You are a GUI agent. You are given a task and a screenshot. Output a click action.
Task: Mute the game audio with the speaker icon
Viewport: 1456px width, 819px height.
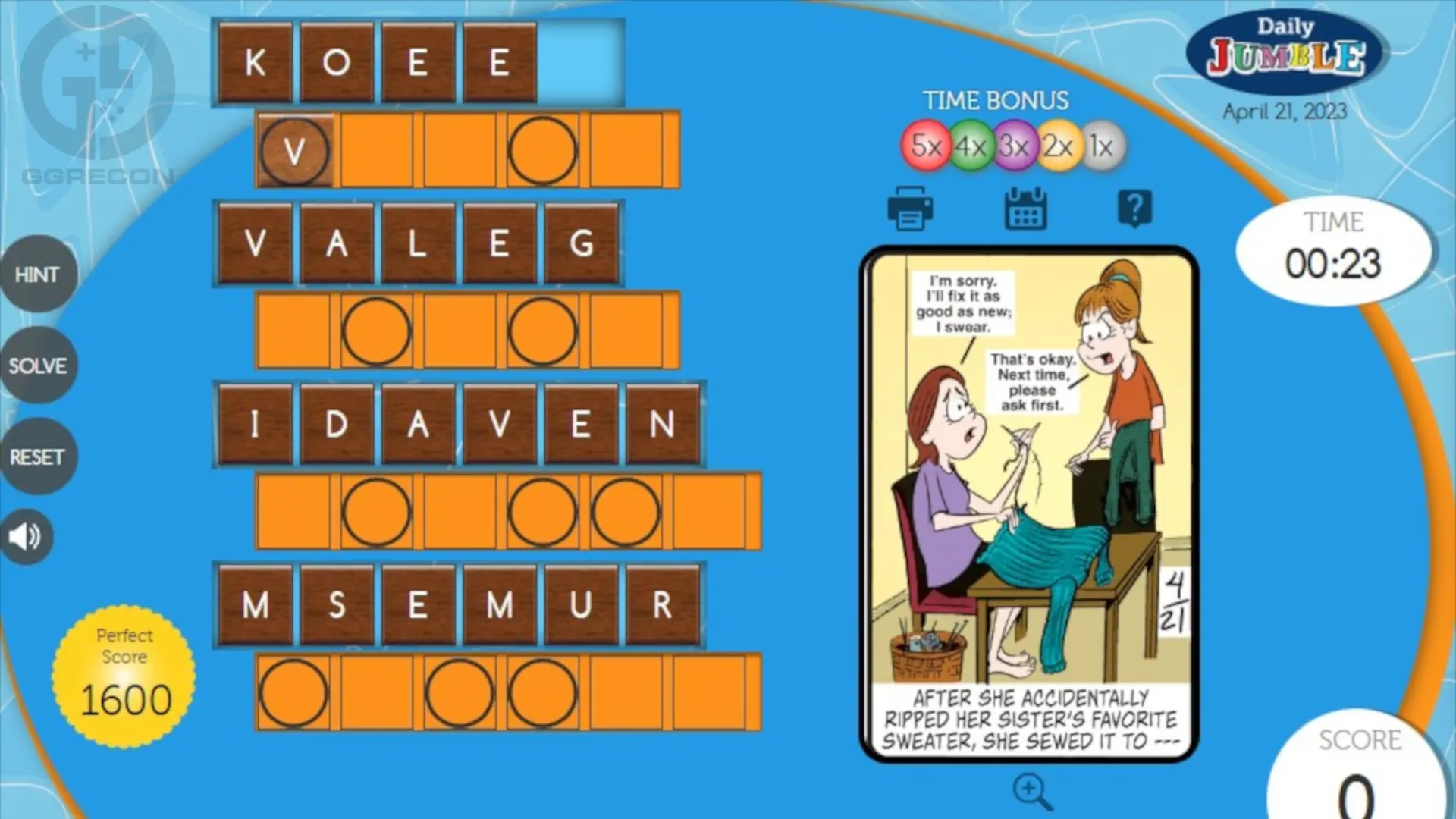(25, 537)
